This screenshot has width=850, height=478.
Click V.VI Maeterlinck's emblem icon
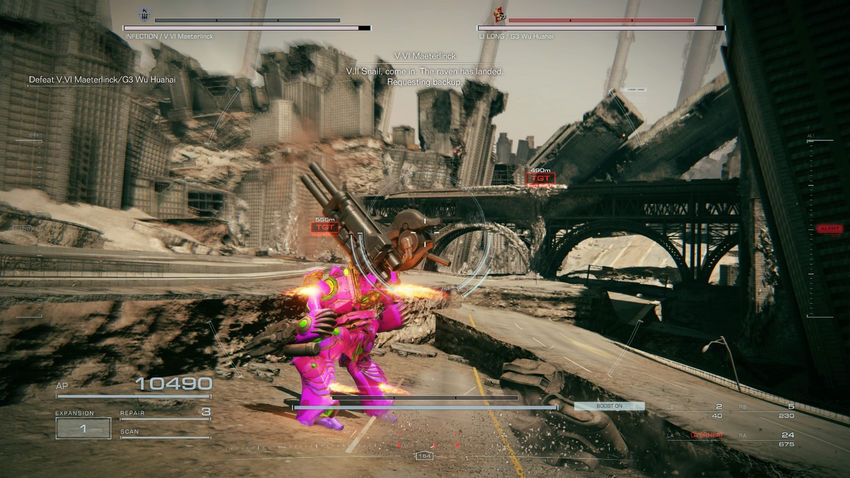(x=144, y=15)
